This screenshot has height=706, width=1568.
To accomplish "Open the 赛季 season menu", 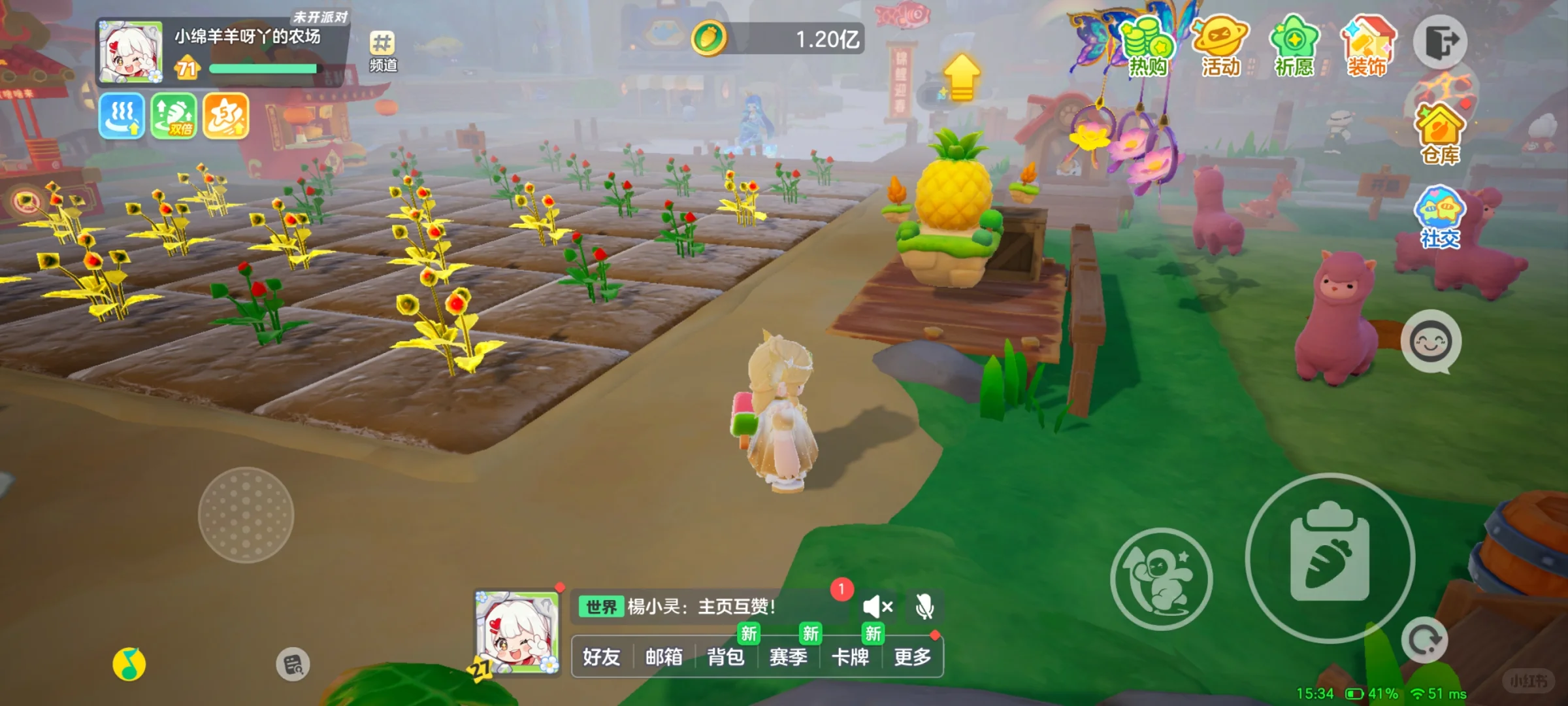I will click(788, 656).
